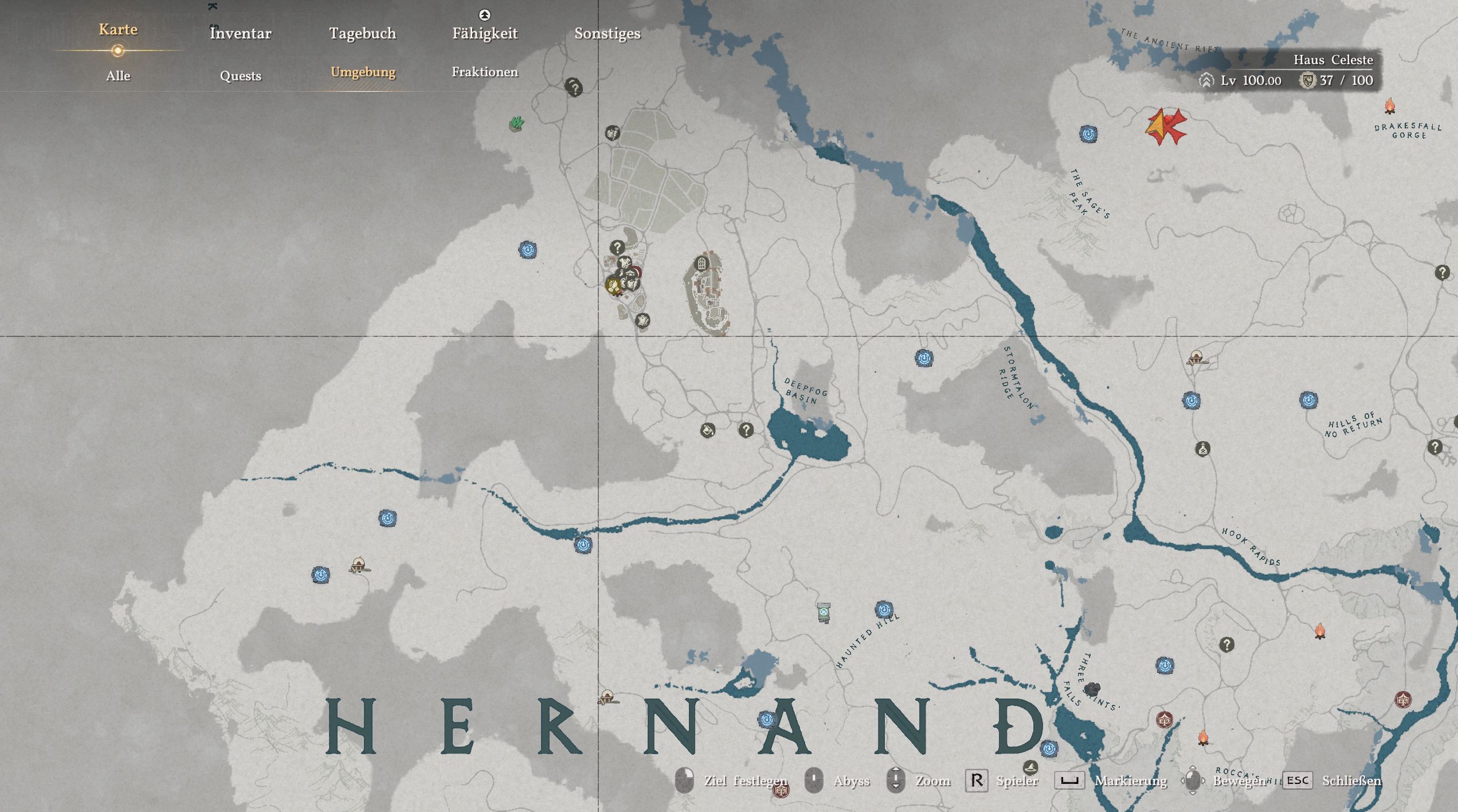This screenshot has width=1458, height=812.
Task: Select the dark ore marker at Three Saints' Falls
Action: (1092, 689)
